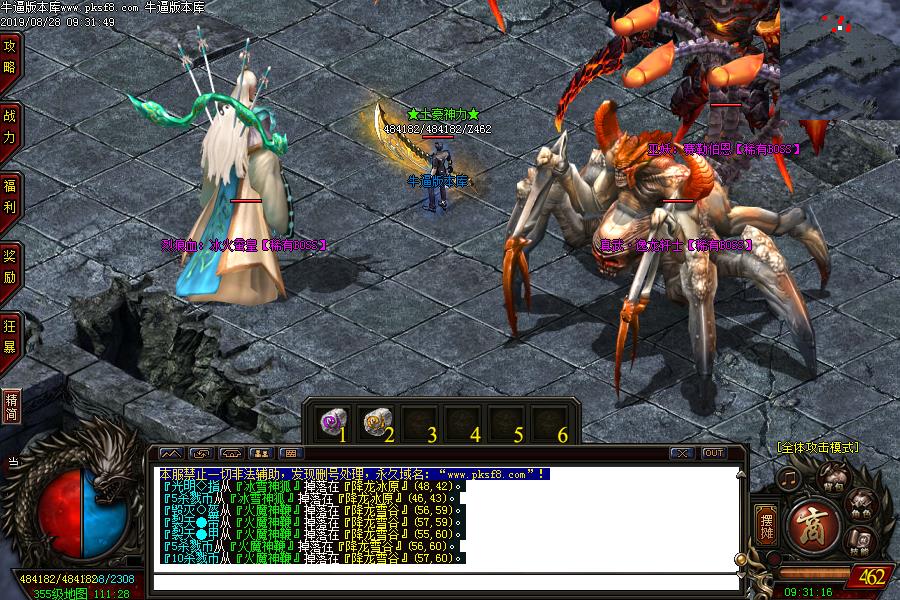Open the 摆摊 stall button
The width and height of the screenshot is (900, 600).
point(767,520)
